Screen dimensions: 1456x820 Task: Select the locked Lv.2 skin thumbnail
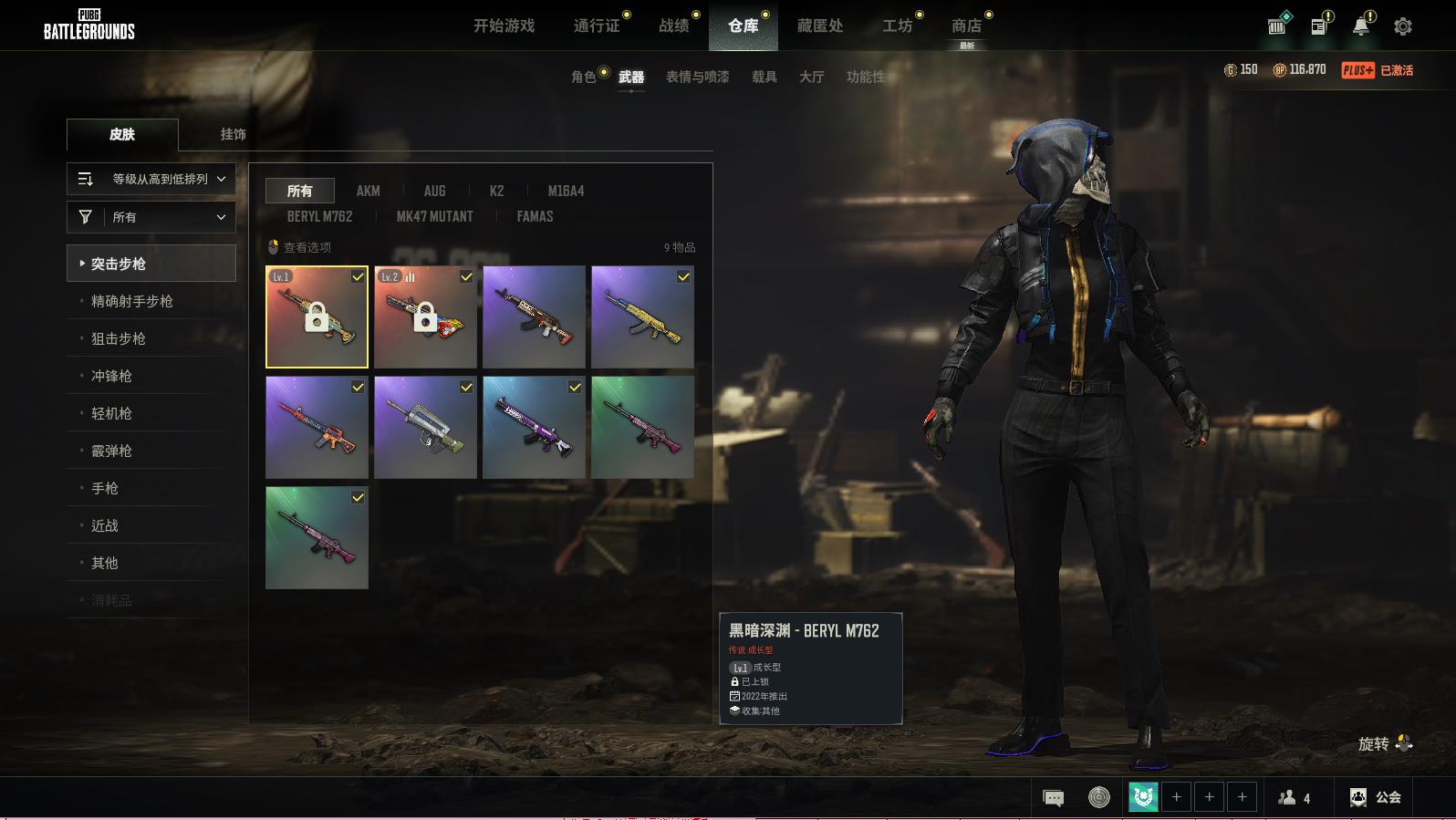tap(425, 317)
